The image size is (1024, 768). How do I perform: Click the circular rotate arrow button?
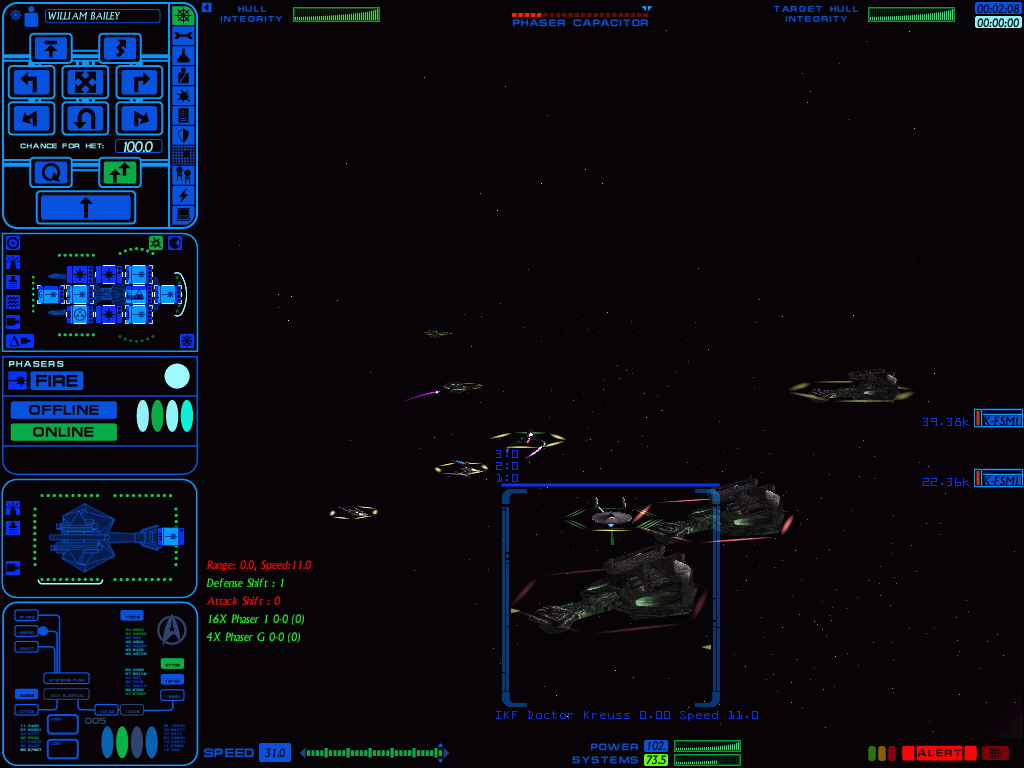tap(50, 173)
